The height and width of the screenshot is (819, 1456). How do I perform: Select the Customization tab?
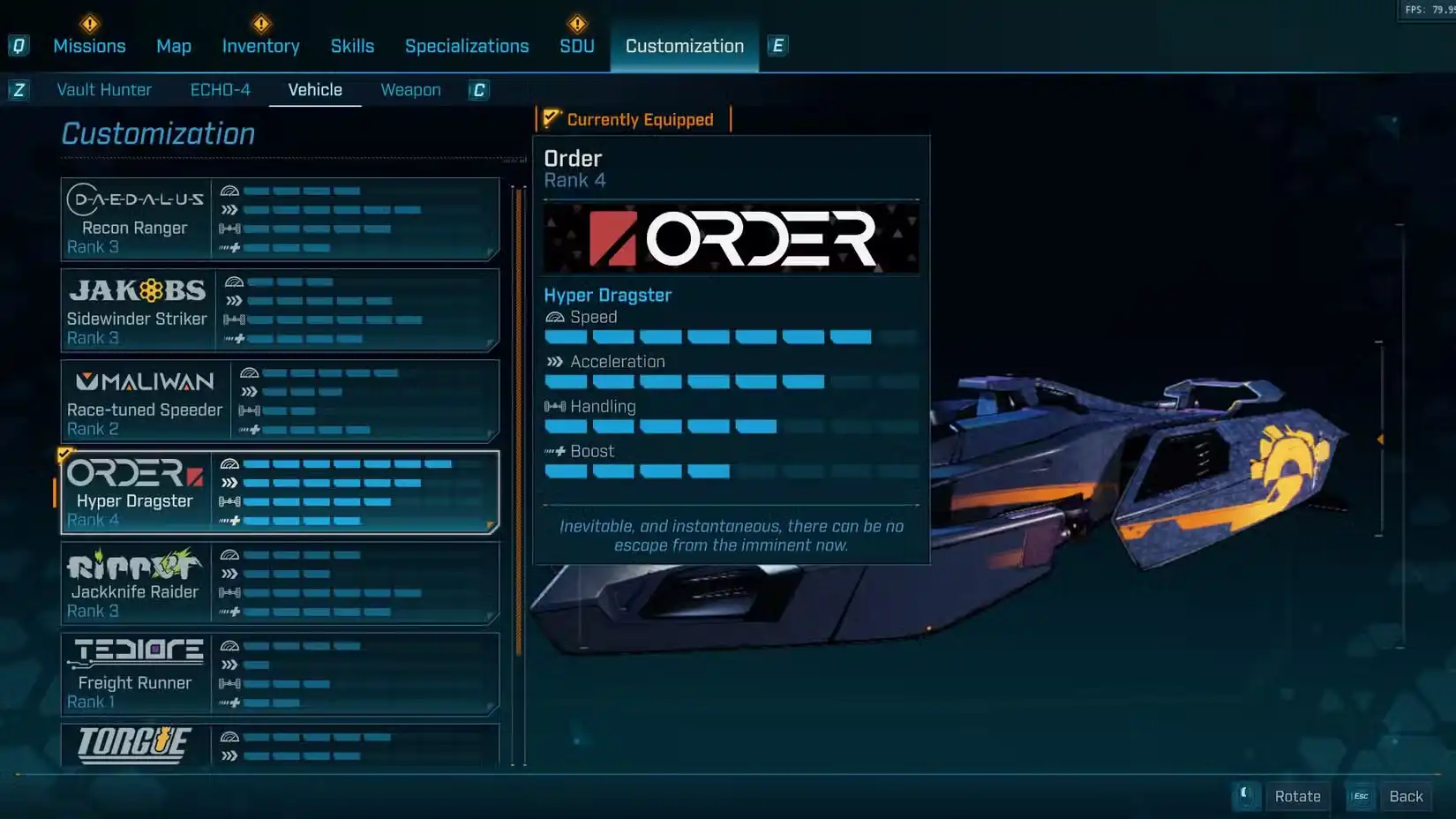coord(684,46)
